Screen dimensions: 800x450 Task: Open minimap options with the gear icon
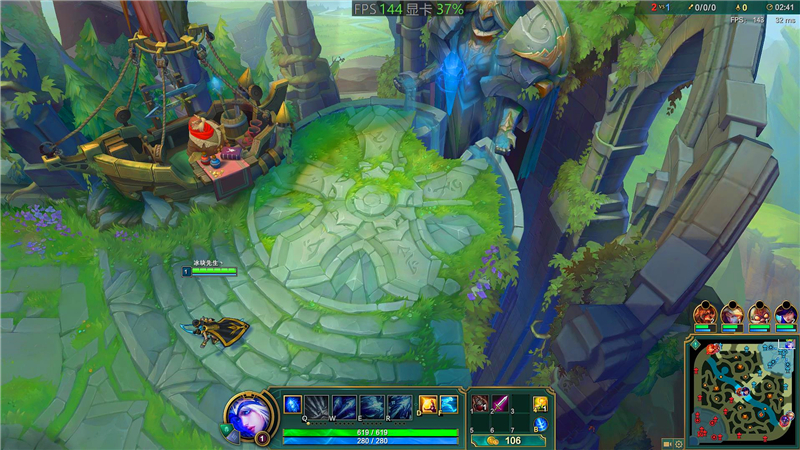click(679, 442)
